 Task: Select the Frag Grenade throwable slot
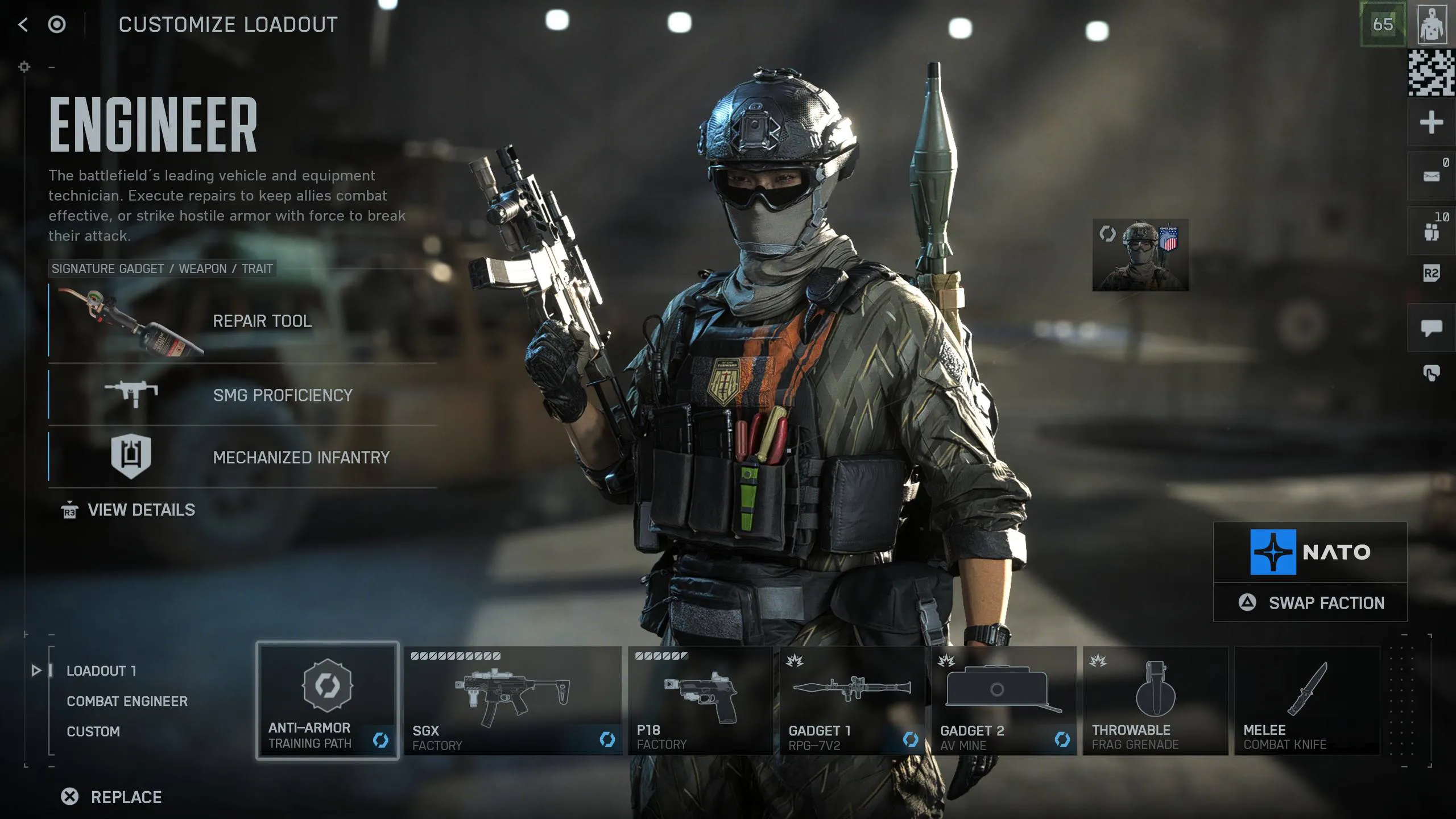point(1155,701)
